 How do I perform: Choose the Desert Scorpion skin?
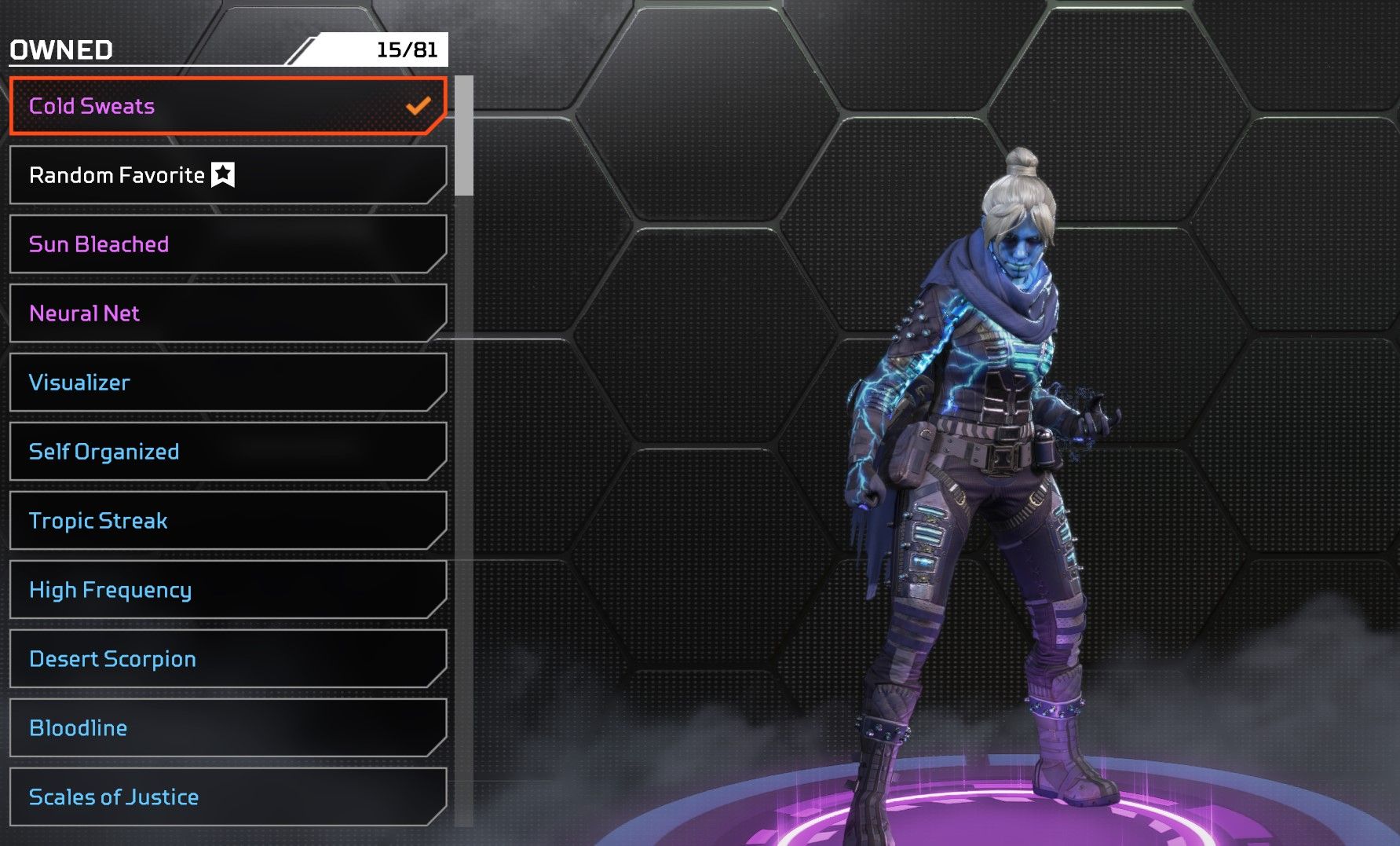click(228, 659)
